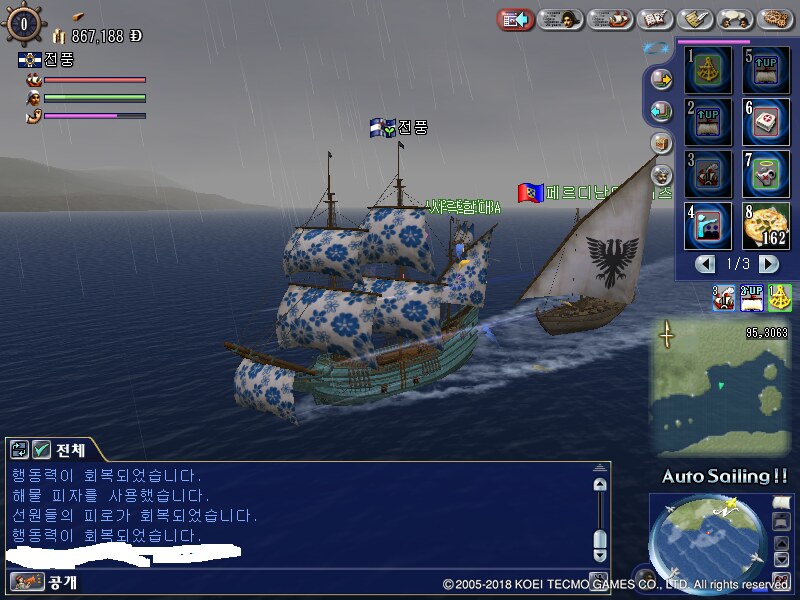Eat the seafood pizza in slot 8

(766, 226)
